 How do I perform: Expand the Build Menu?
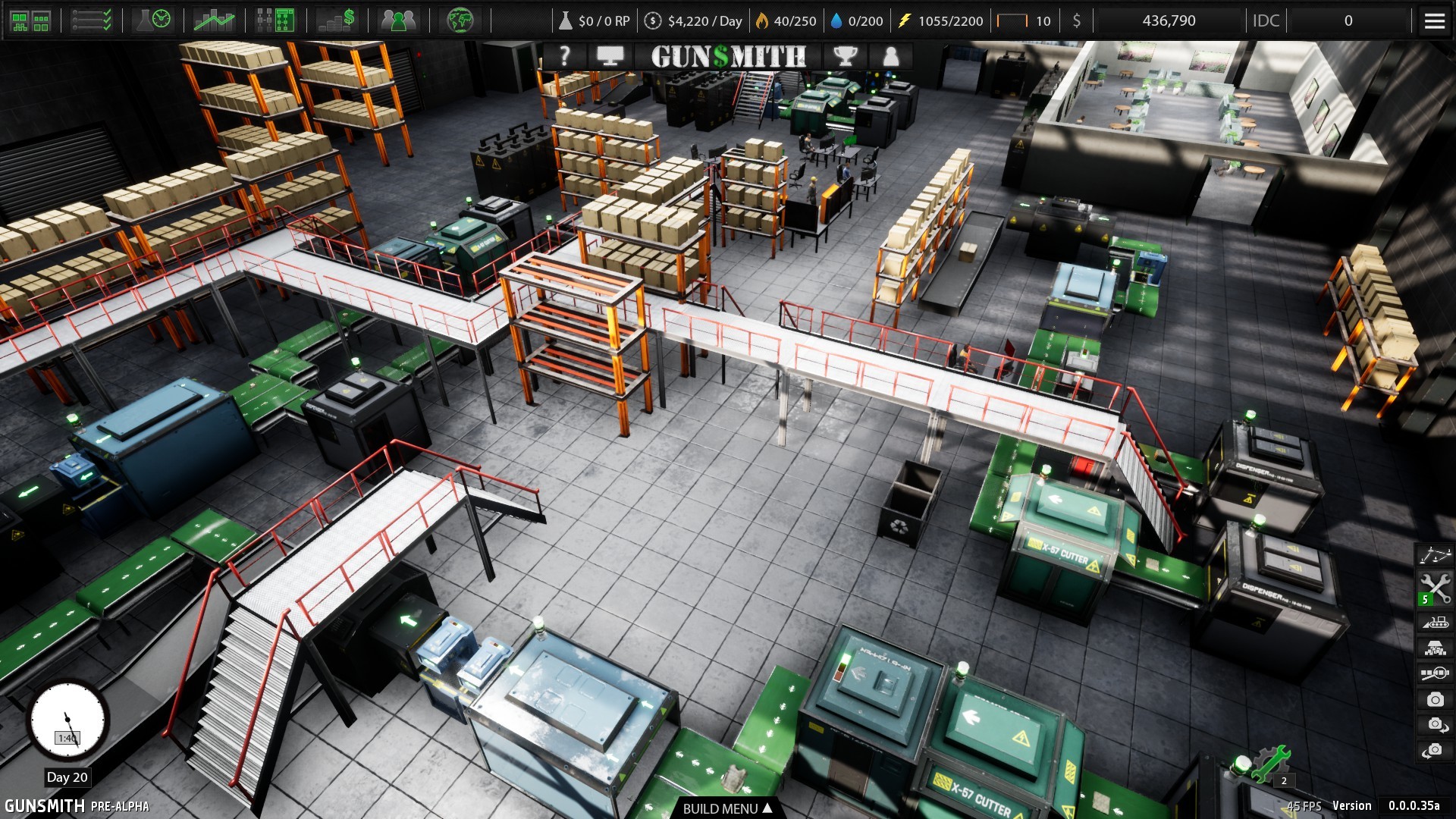[x=726, y=808]
